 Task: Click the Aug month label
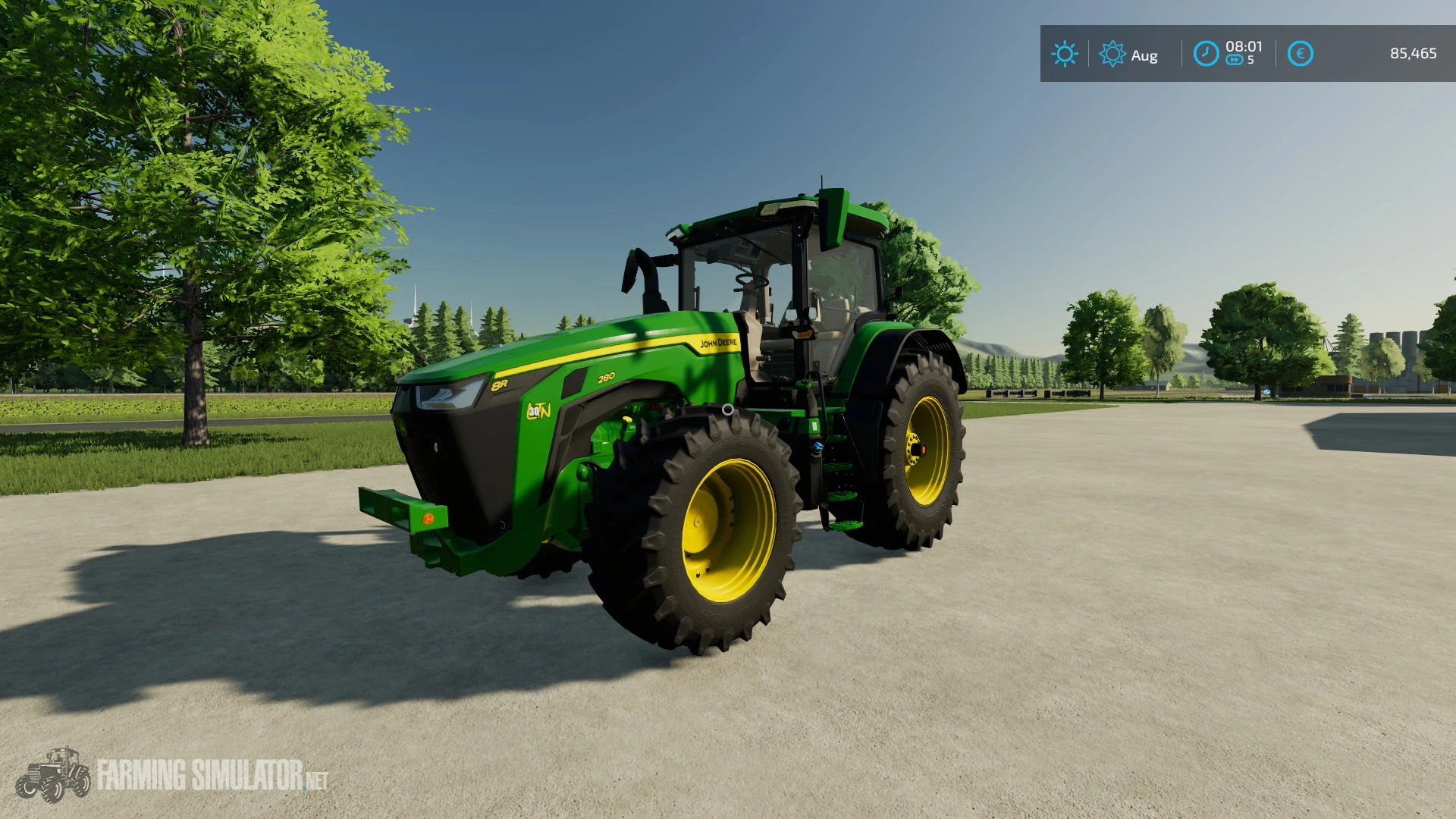point(1147,55)
